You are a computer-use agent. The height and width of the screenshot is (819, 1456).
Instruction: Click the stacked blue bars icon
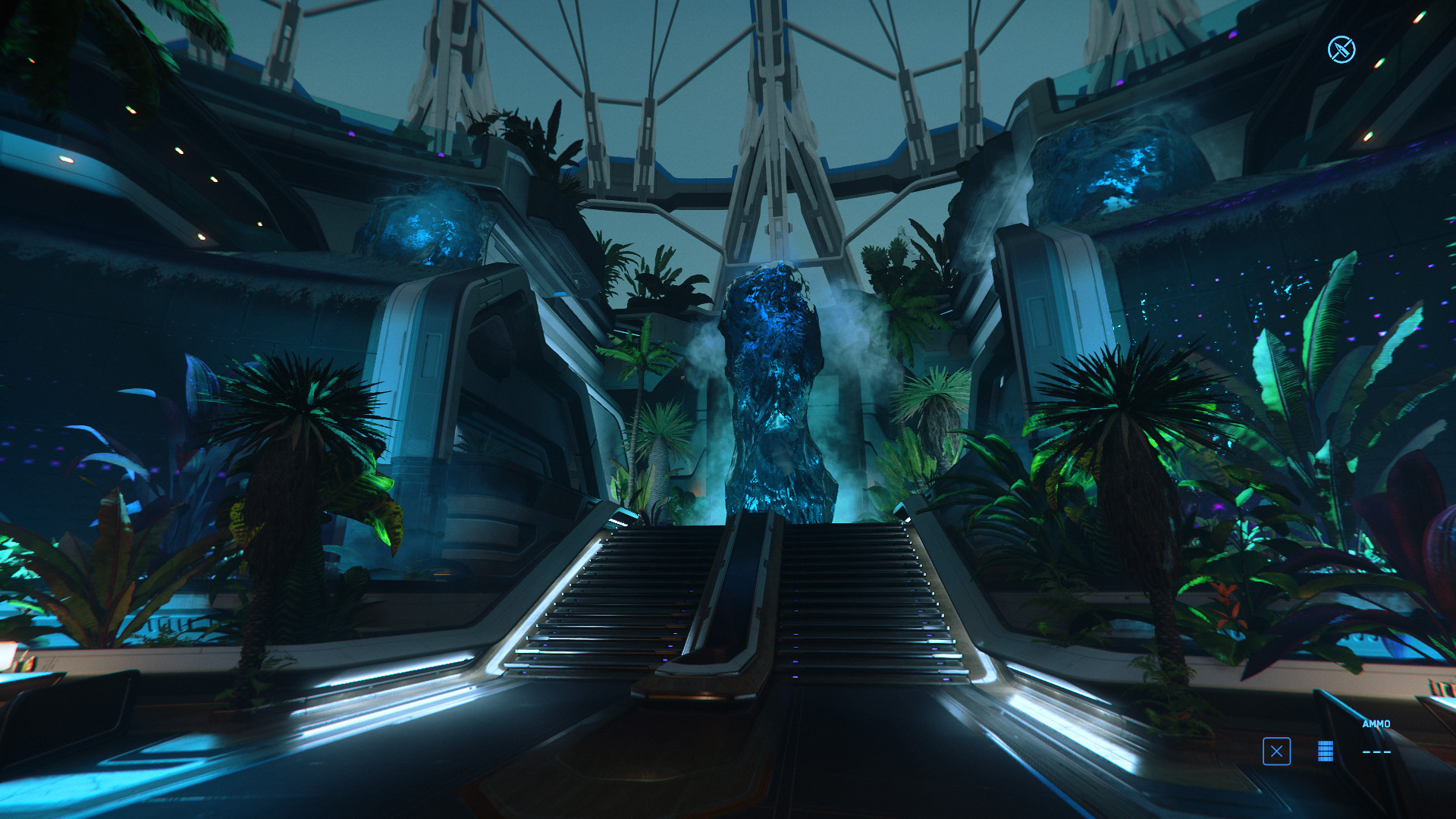[x=1326, y=752]
